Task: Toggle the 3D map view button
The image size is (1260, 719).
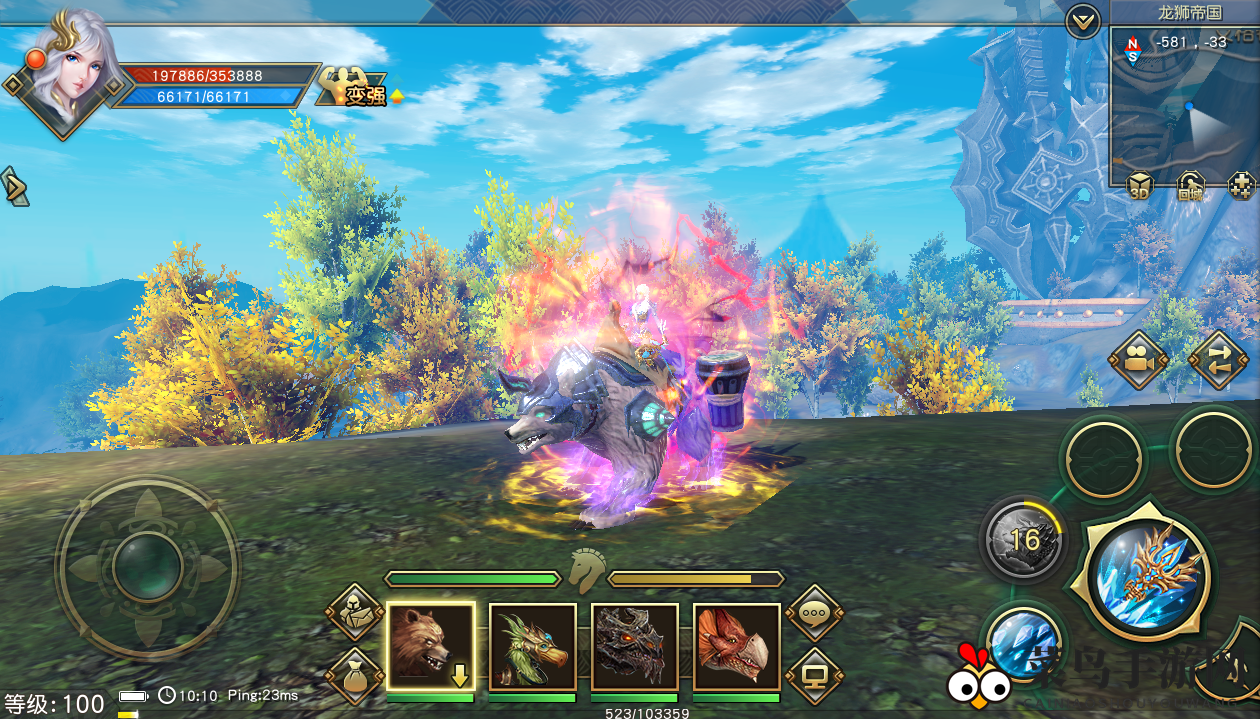Action: (x=1140, y=185)
